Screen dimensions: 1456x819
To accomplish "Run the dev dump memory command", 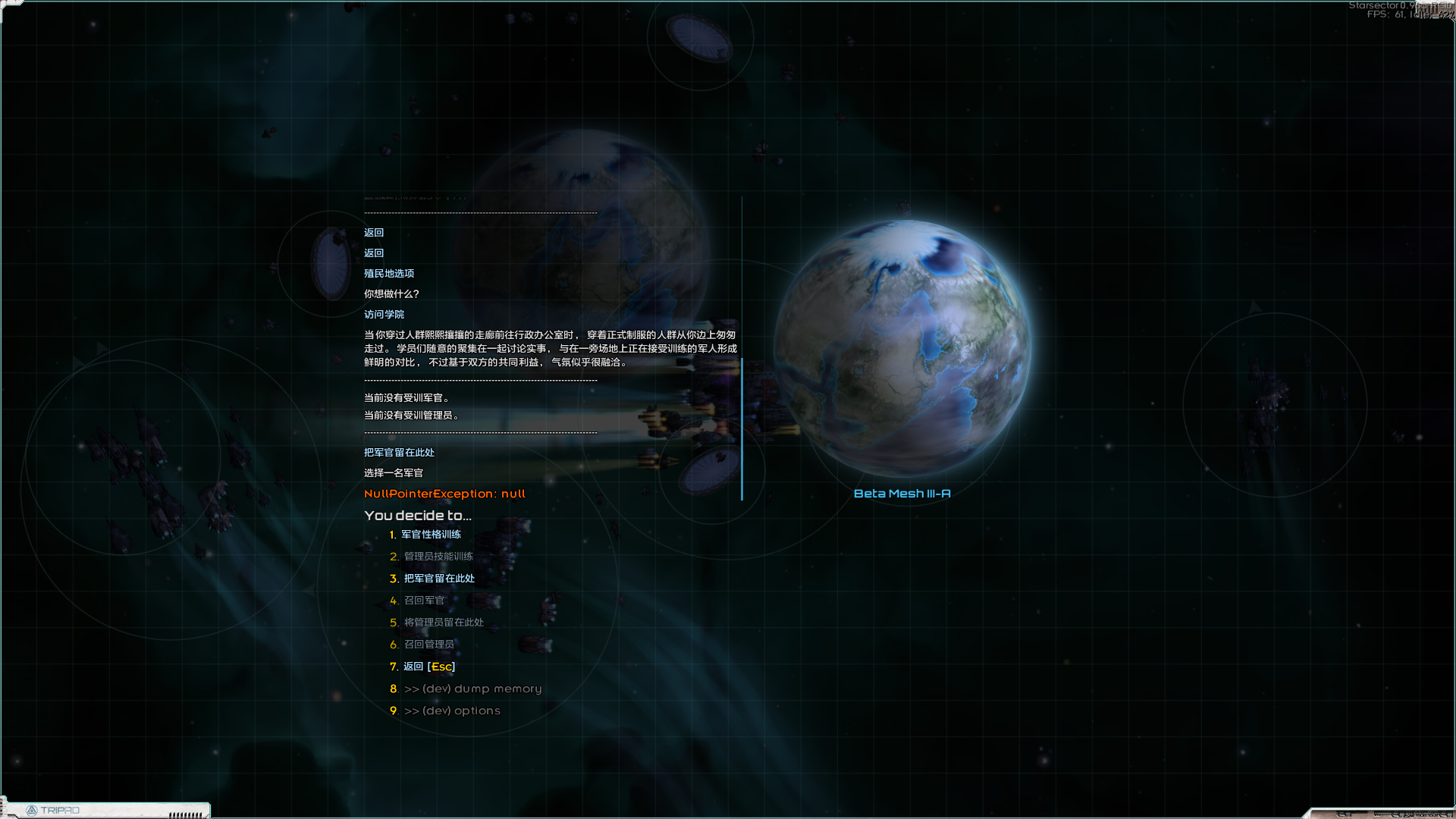I will point(473,689).
